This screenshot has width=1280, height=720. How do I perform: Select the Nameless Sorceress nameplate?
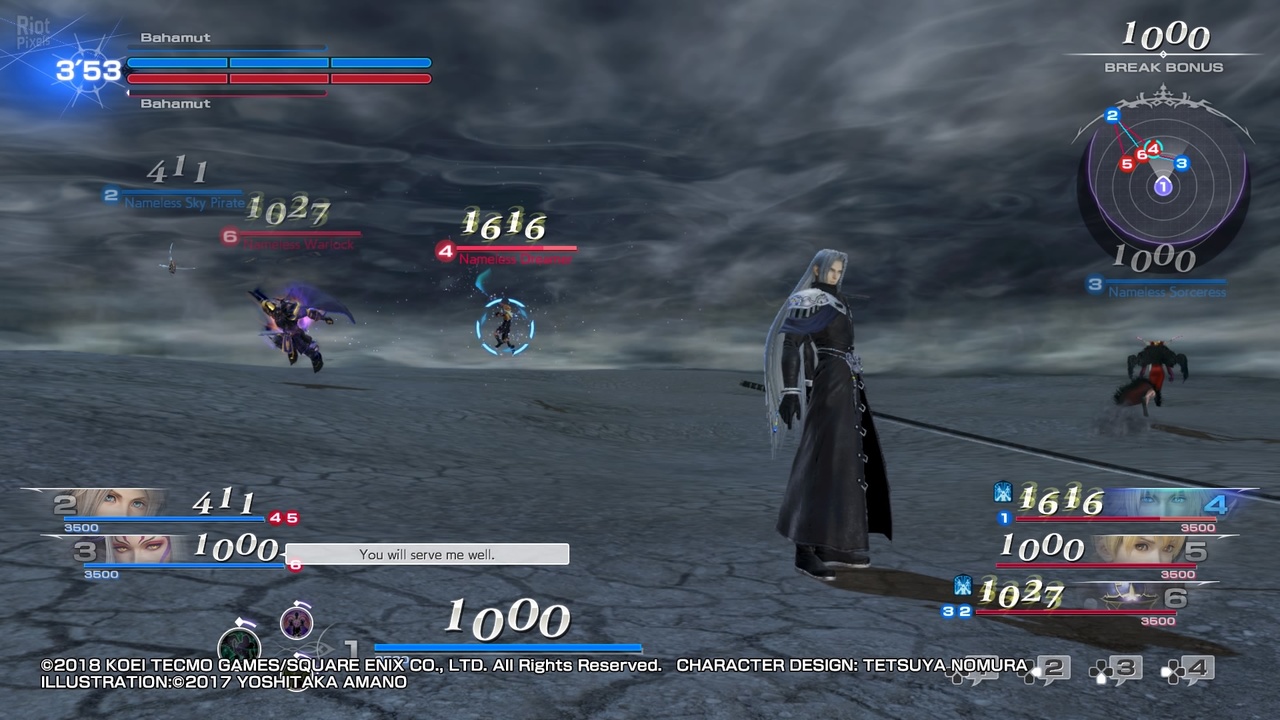click(x=1167, y=291)
